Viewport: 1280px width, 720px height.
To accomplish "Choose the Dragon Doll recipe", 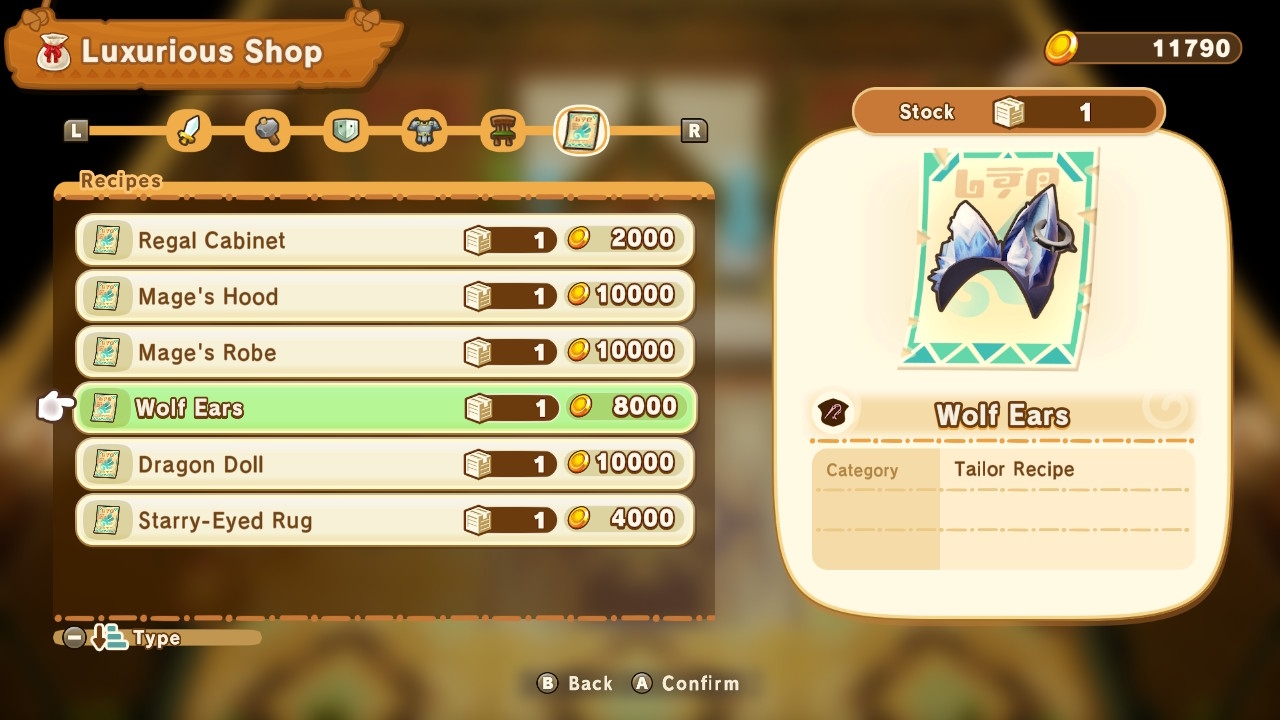I will (x=384, y=464).
